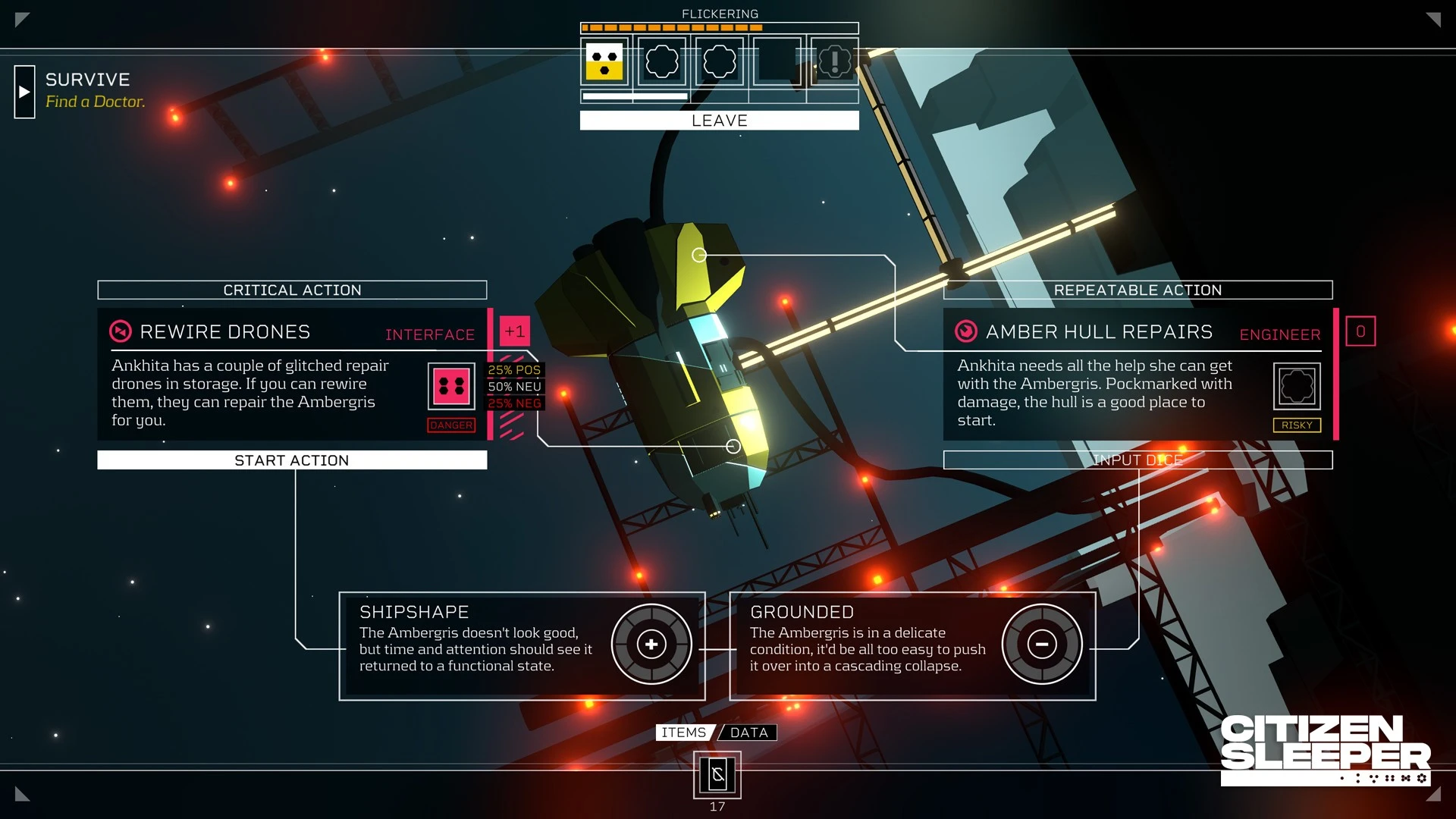Select the Shipshape clock plus dial

[651, 645]
